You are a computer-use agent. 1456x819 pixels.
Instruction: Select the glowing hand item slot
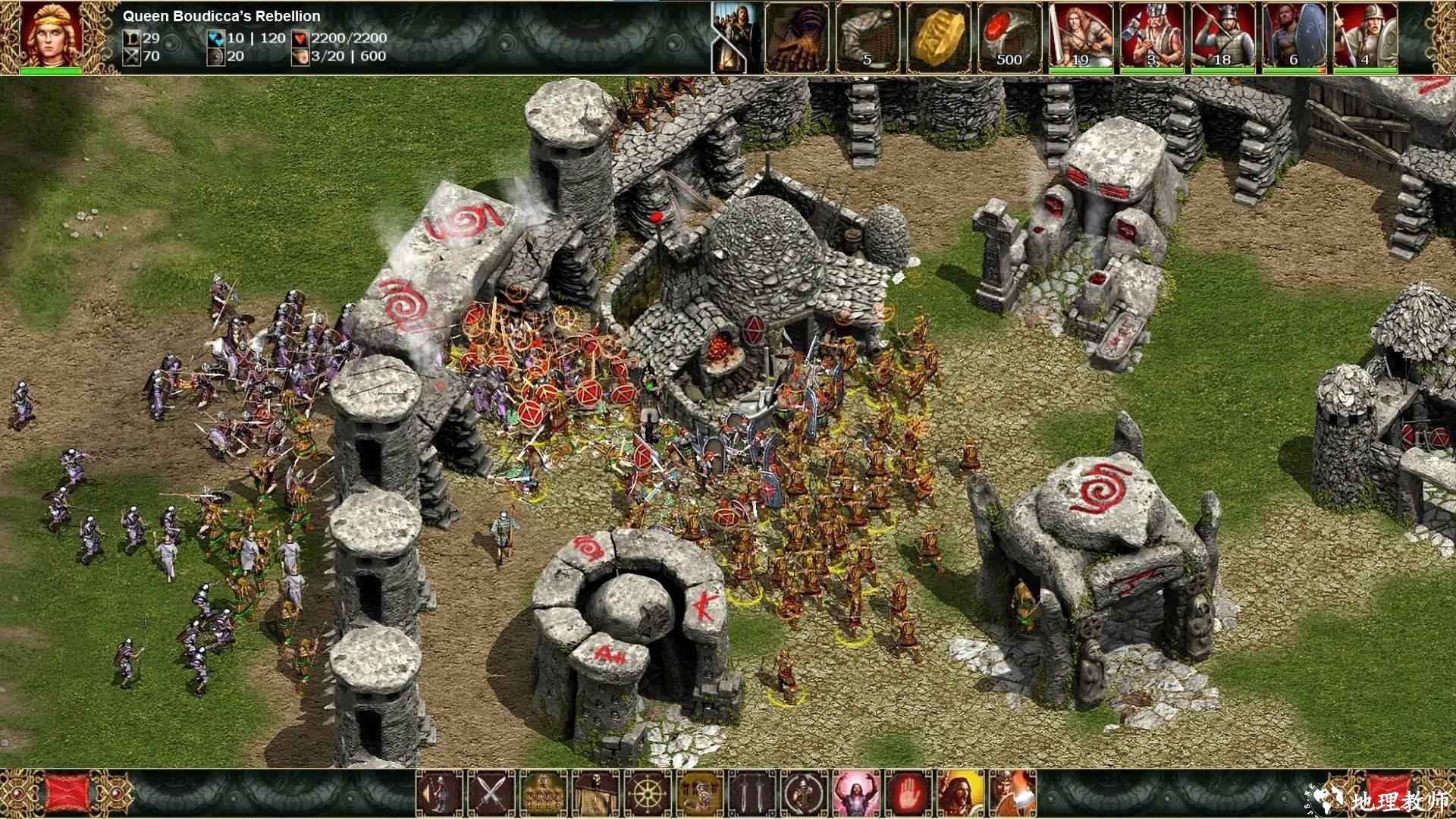pyautogui.click(x=797, y=38)
